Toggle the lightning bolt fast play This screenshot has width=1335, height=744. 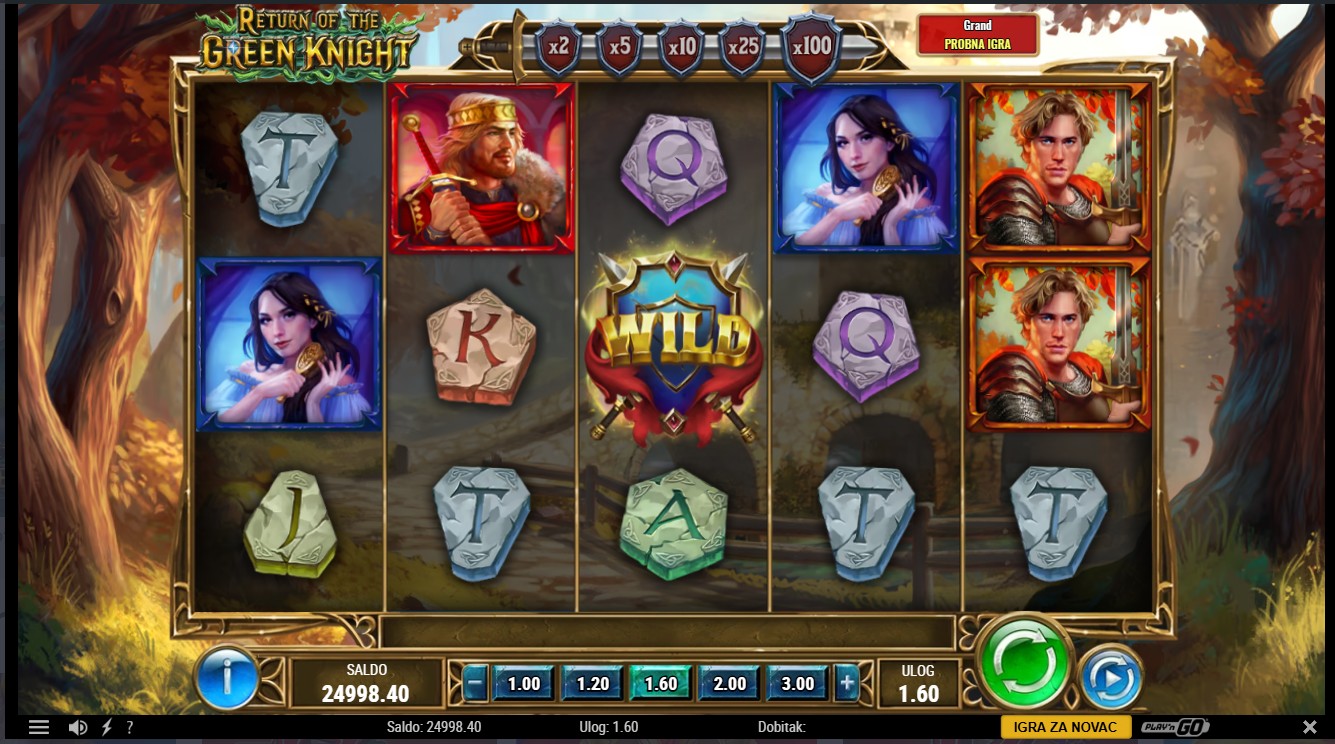coord(107,727)
